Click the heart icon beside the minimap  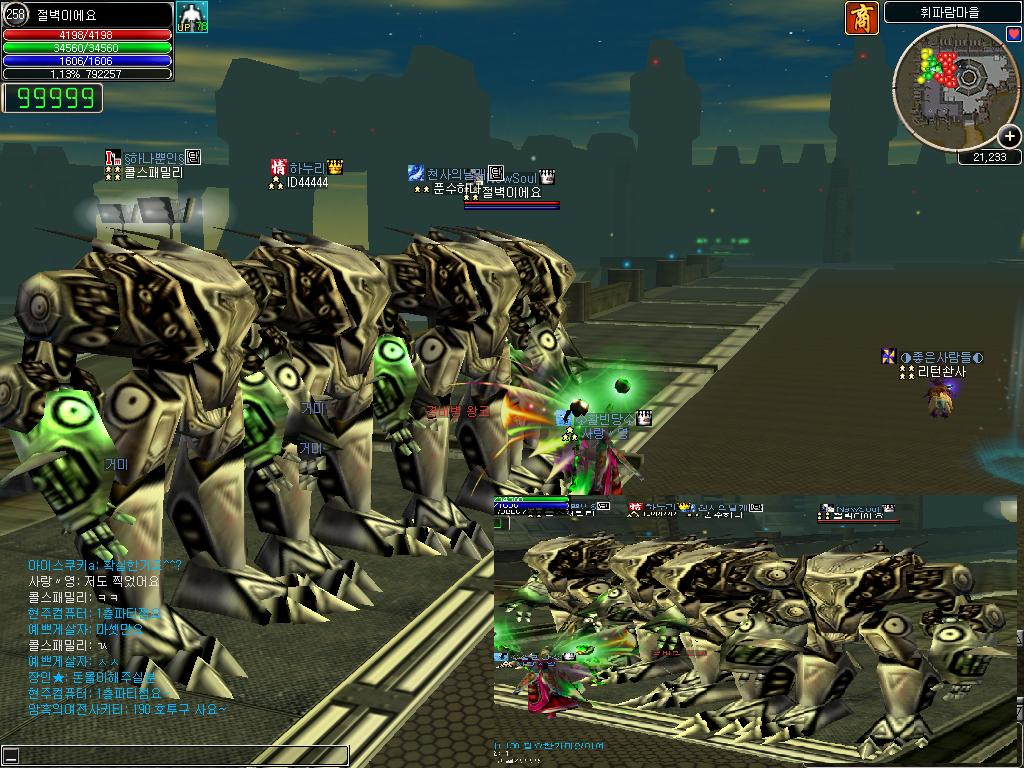point(1013,34)
